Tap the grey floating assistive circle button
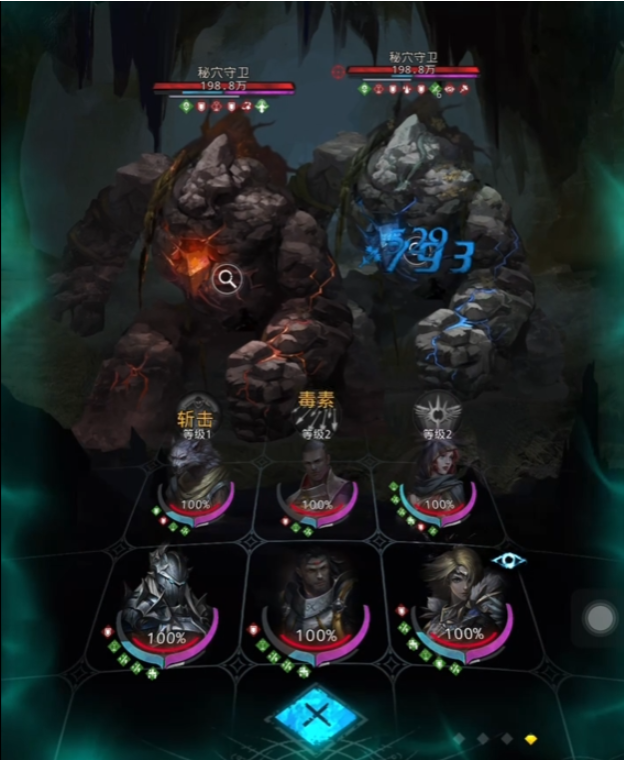The width and height of the screenshot is (624, 760). (x=600, y=618)
